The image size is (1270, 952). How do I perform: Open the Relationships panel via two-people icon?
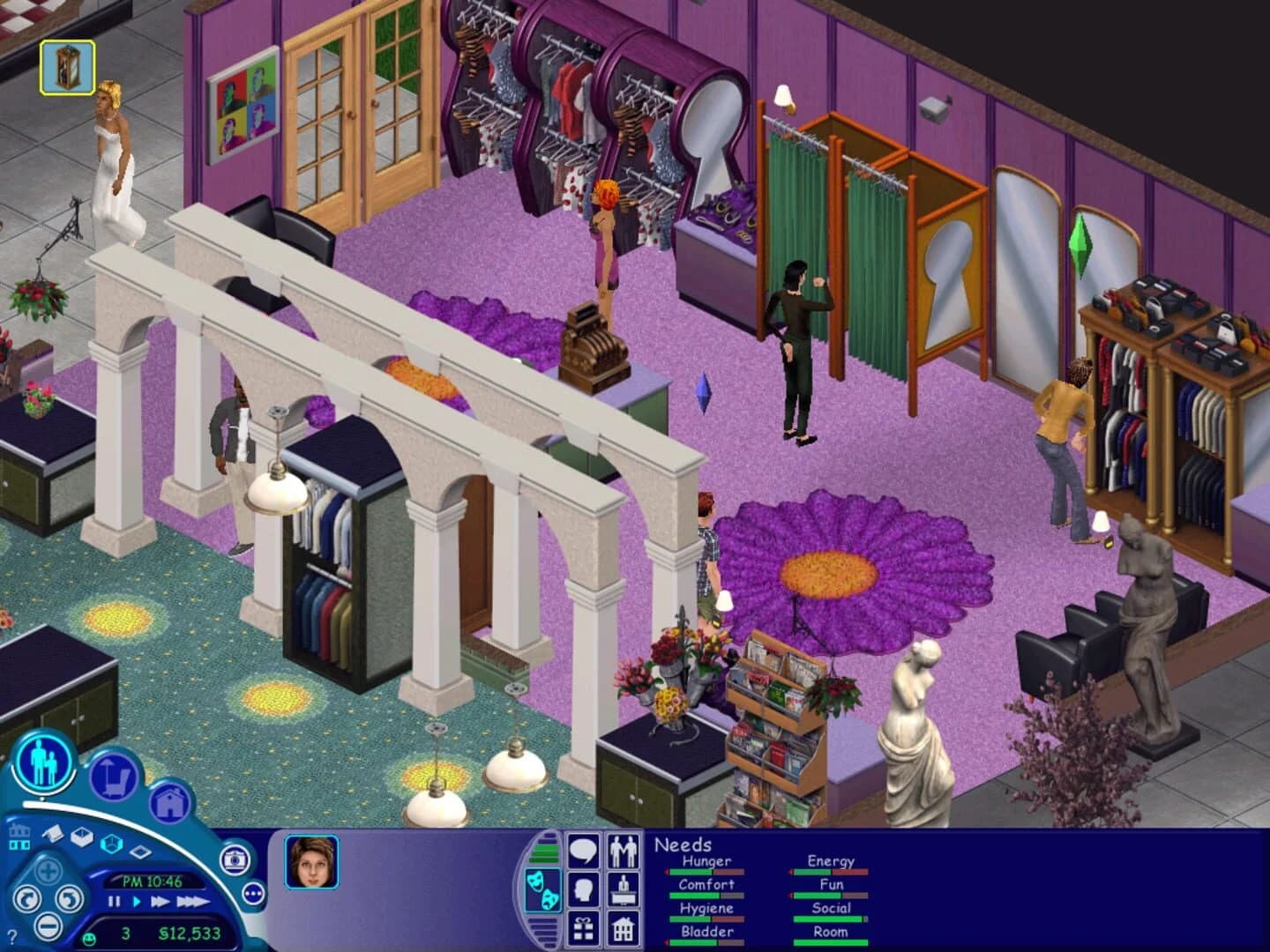click(x=624, y=851)
